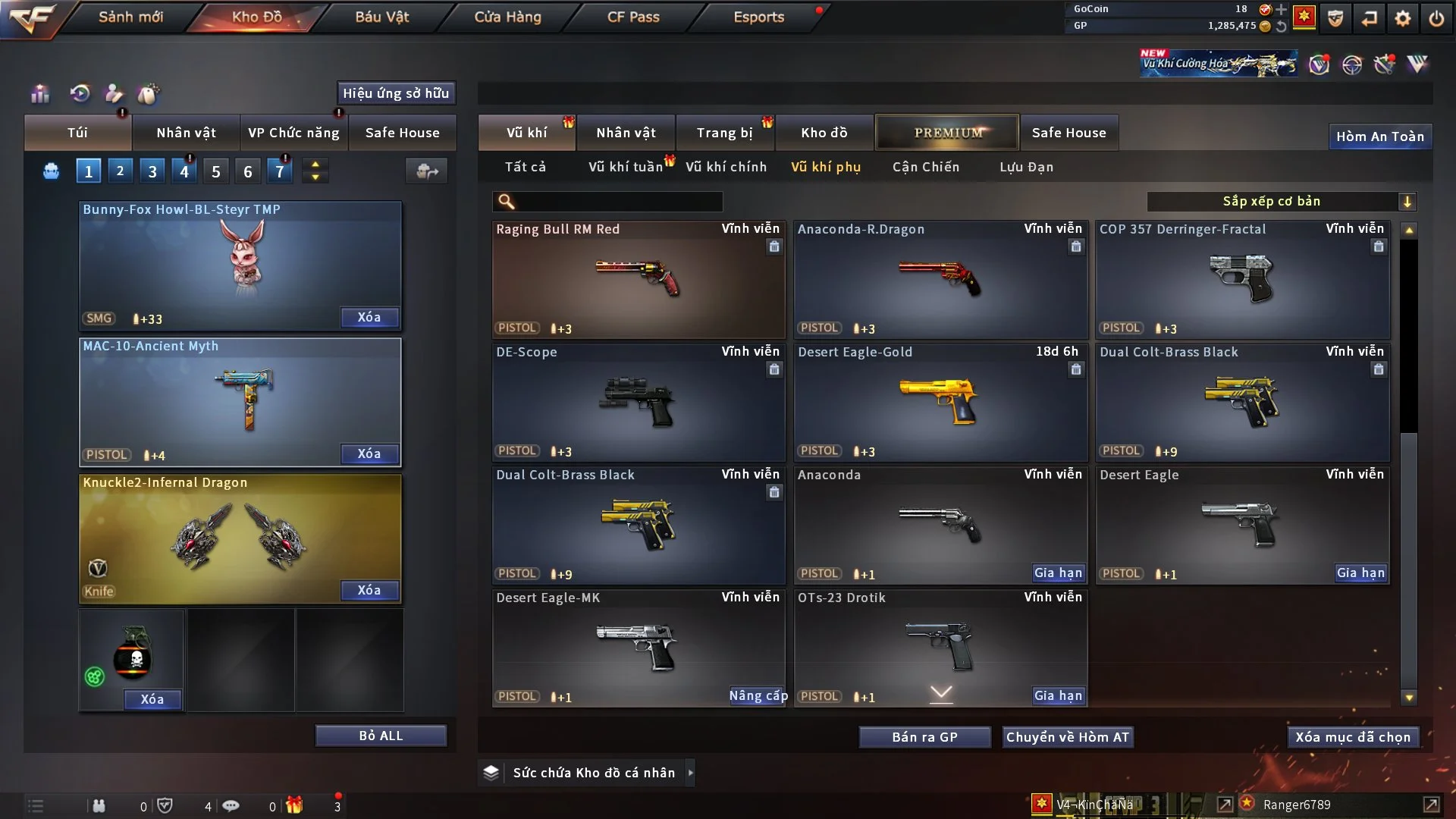The height and width of the screenshot is (819, 1456).
Task: Upgrade Desert Eagle-MK with Nâng cấp
Action: pyautogui.click(x=757, y=695)
